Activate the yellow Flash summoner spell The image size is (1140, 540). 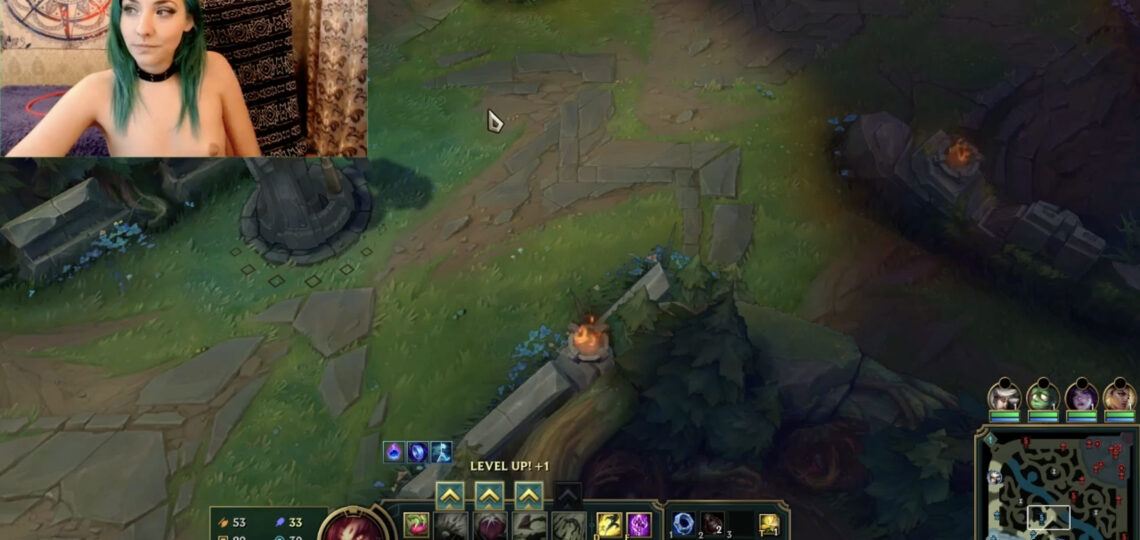click(x=609, y=524)
